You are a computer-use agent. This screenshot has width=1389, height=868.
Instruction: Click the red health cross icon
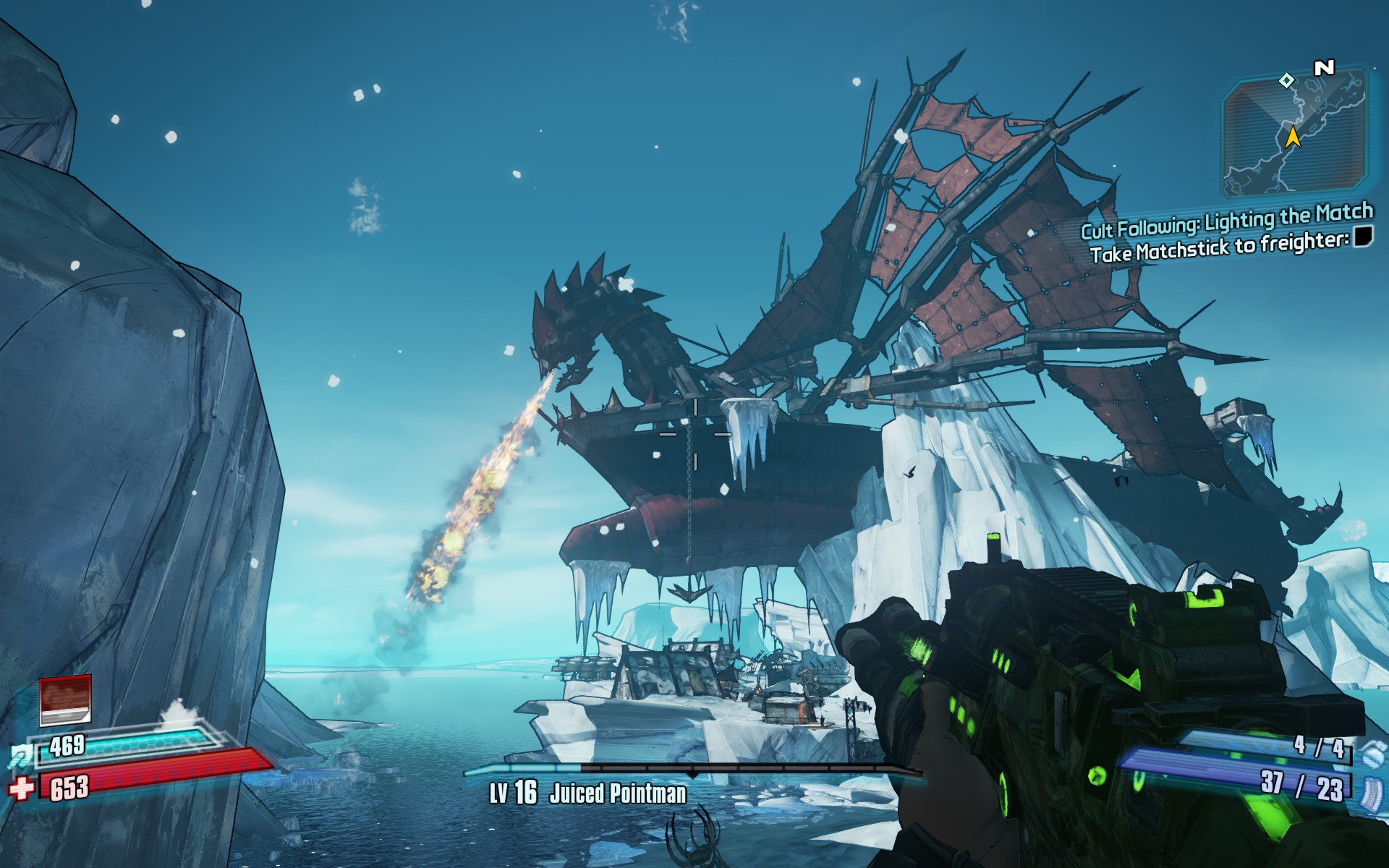[x=22, y=788]
